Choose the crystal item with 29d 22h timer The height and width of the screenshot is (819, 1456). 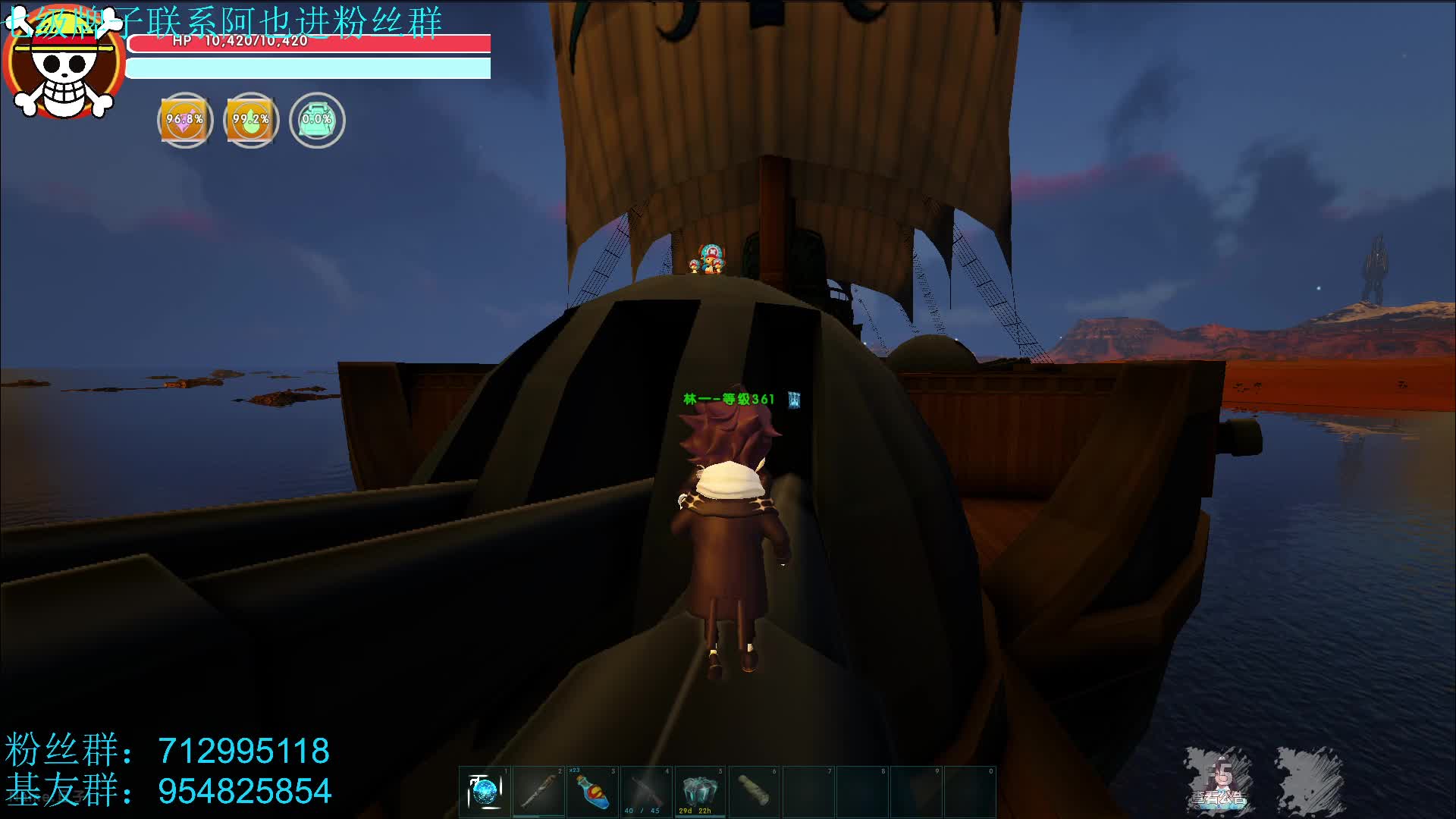(x=699, y=792)
